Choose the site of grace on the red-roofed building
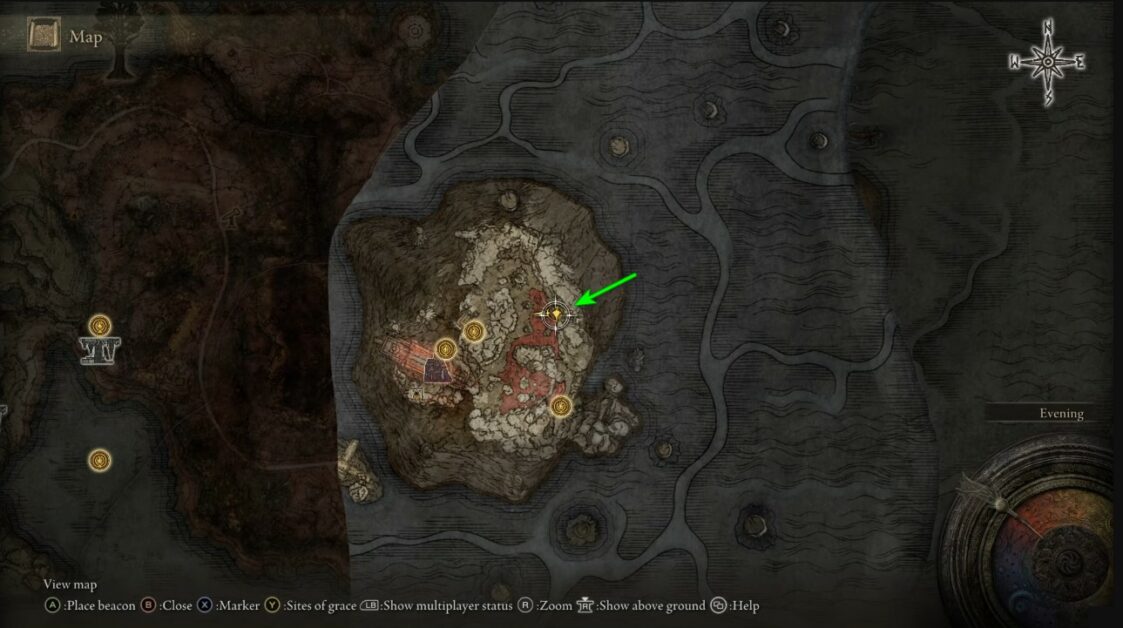Screen dimensions: 1123x628 446,349
